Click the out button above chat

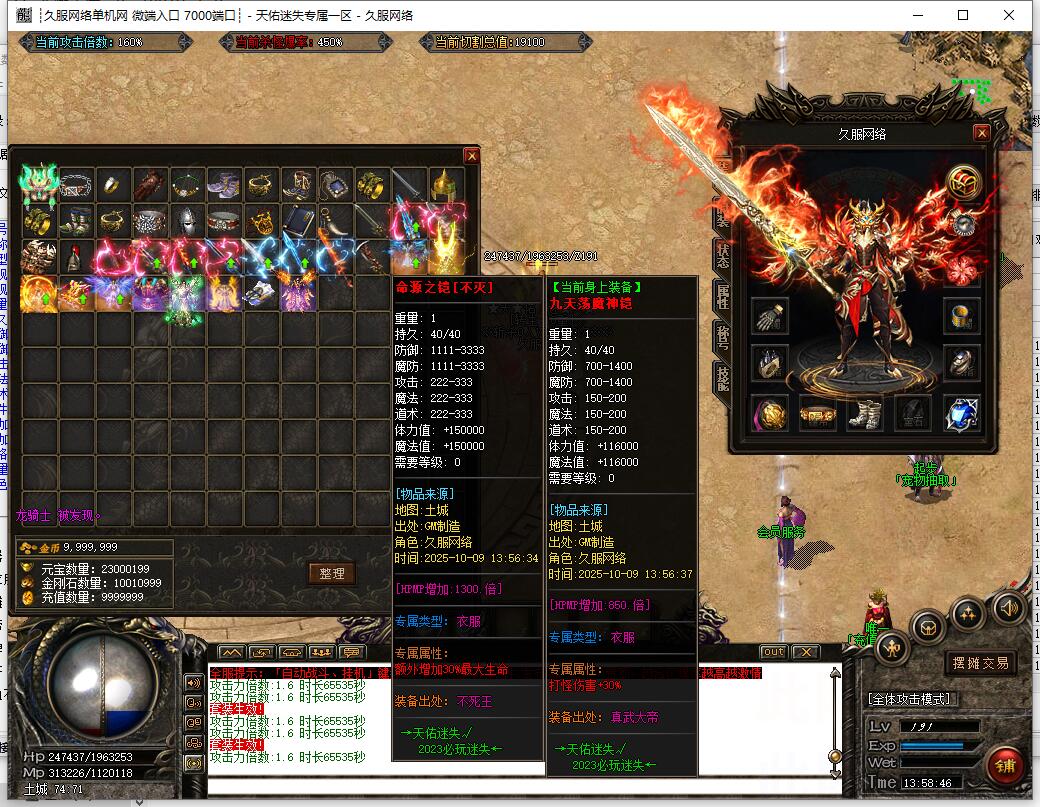tap(773, 652)
